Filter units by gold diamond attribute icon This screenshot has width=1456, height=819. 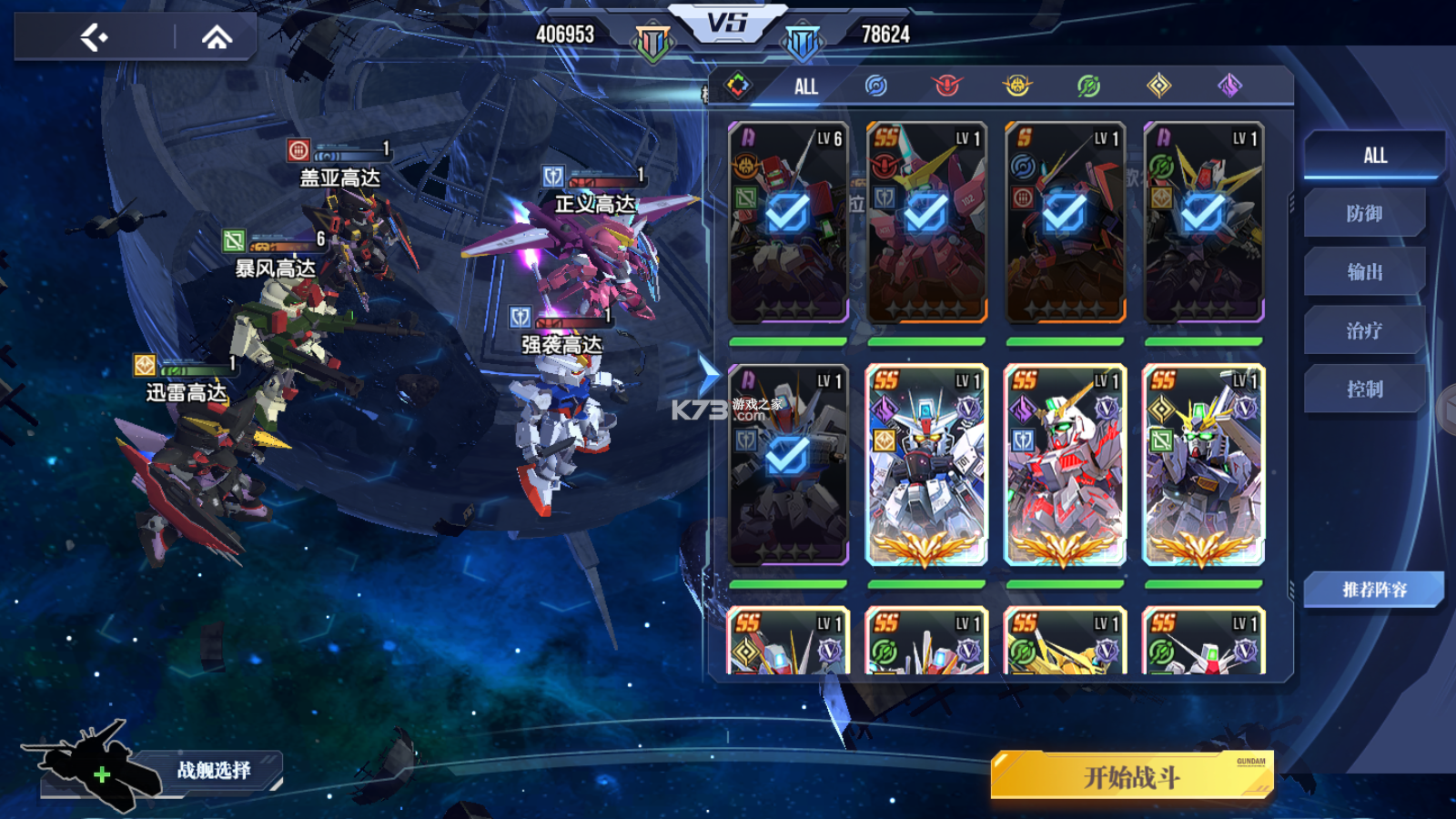click(1158, 86)
